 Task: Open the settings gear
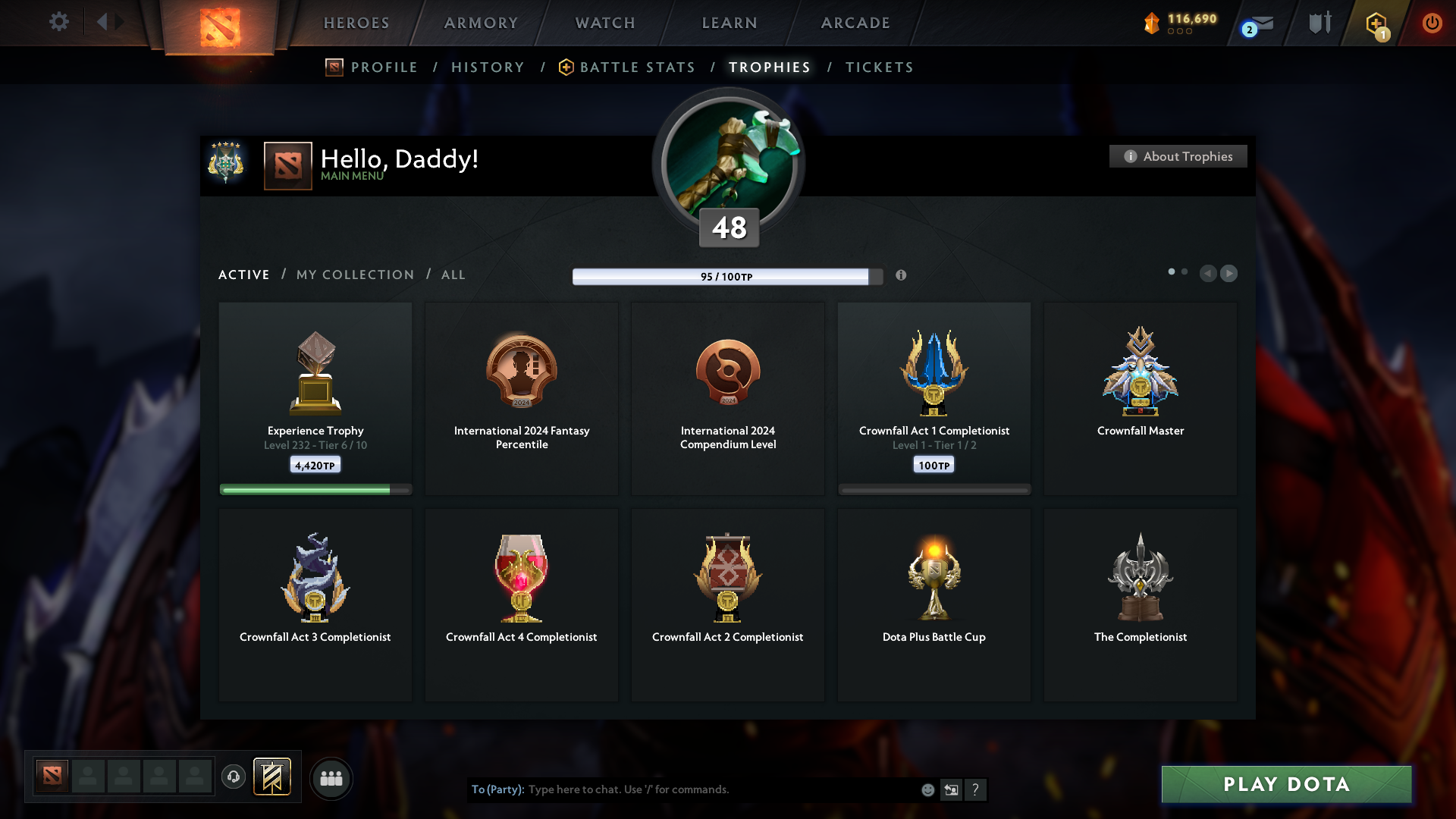click(x=59, y=23)
